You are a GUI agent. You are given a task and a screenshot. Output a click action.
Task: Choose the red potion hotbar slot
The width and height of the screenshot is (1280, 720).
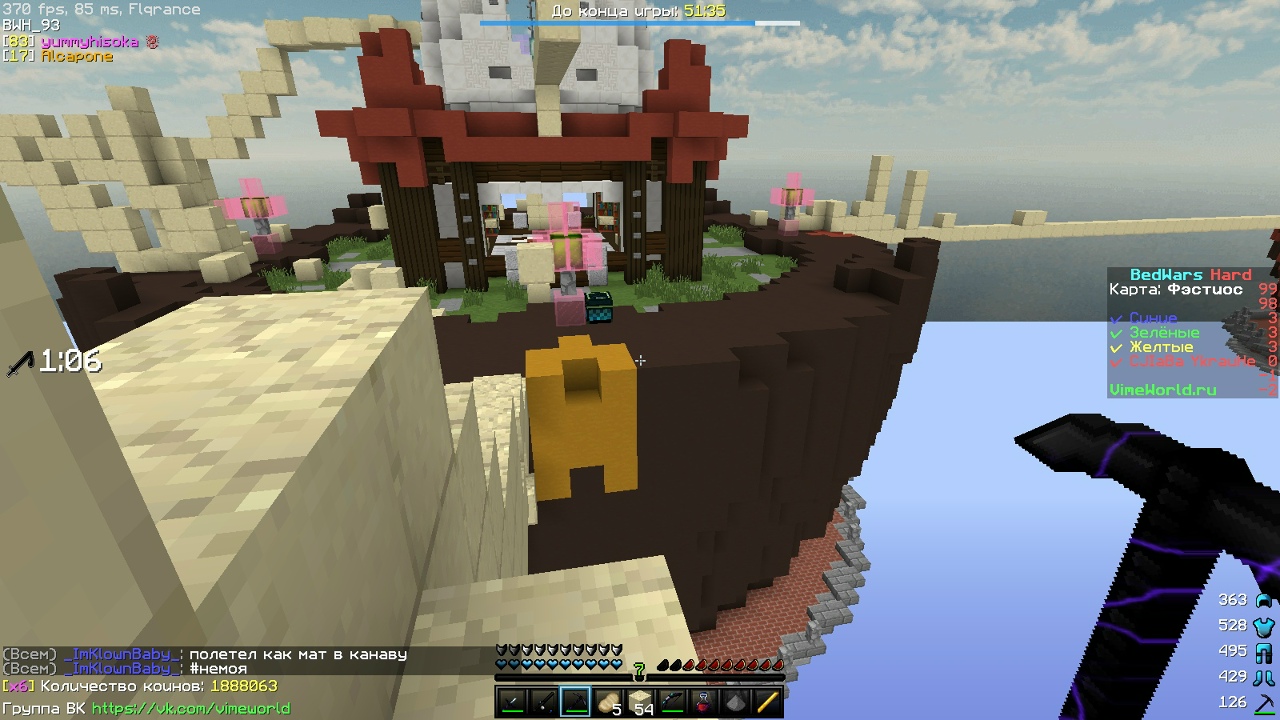[x=703, y=702]
